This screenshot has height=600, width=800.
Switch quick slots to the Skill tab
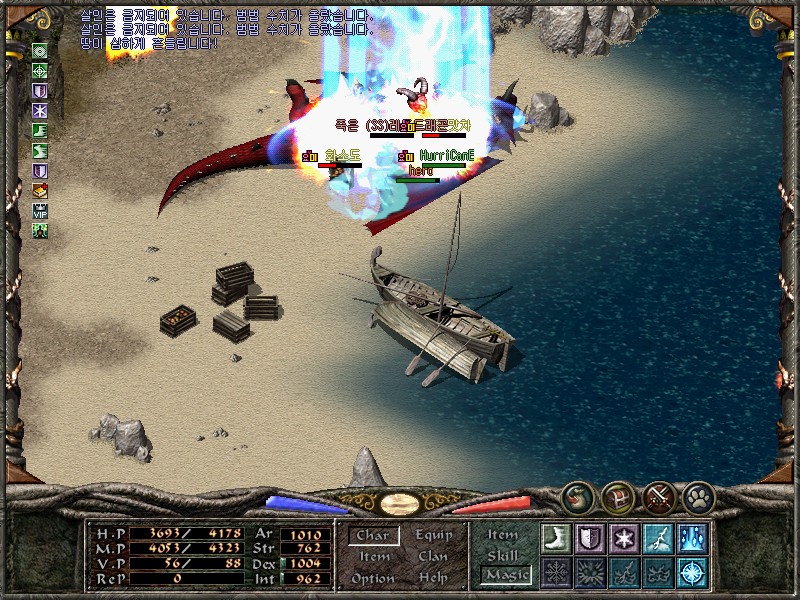click(x=503, y=555)
